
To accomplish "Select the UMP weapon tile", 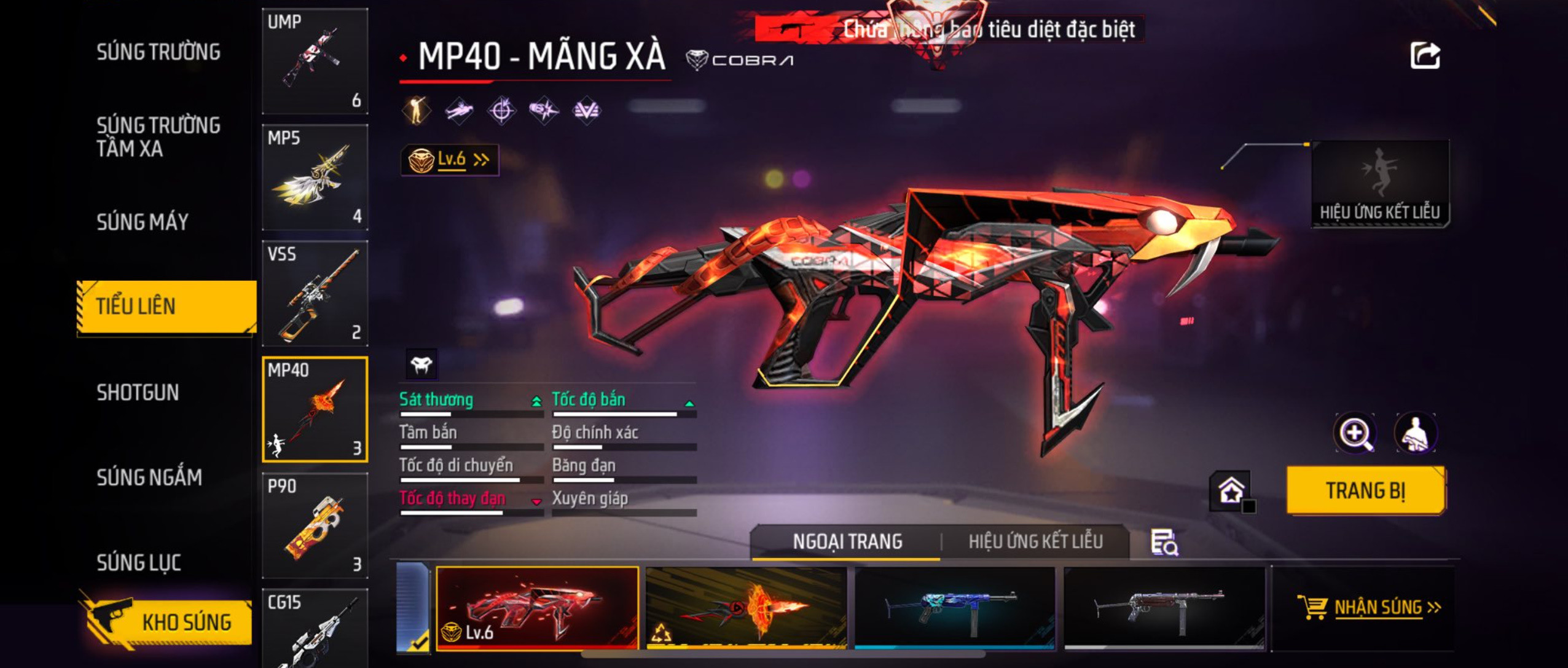I will 315,61.
